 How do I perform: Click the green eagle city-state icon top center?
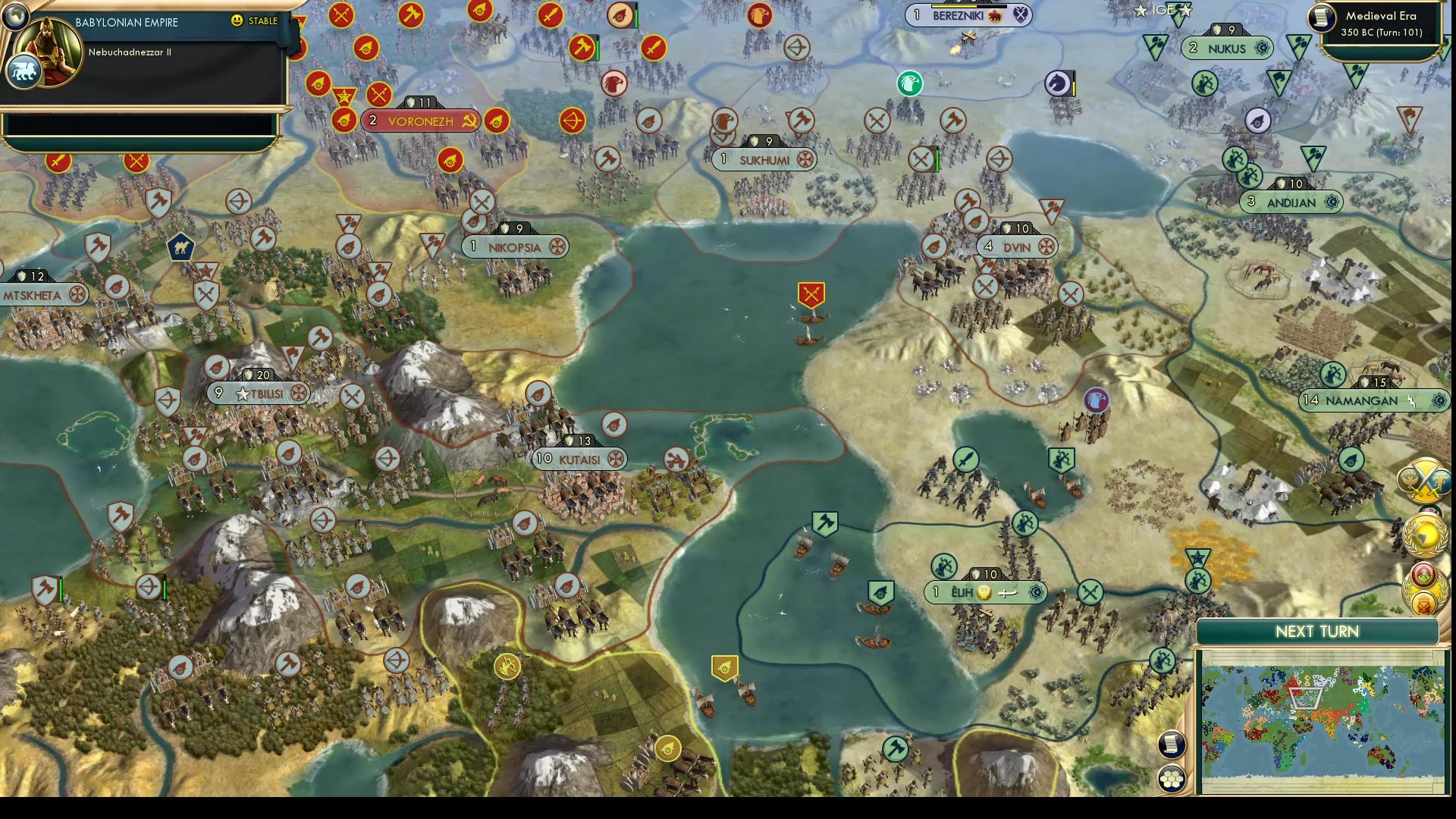pos(909,83)
